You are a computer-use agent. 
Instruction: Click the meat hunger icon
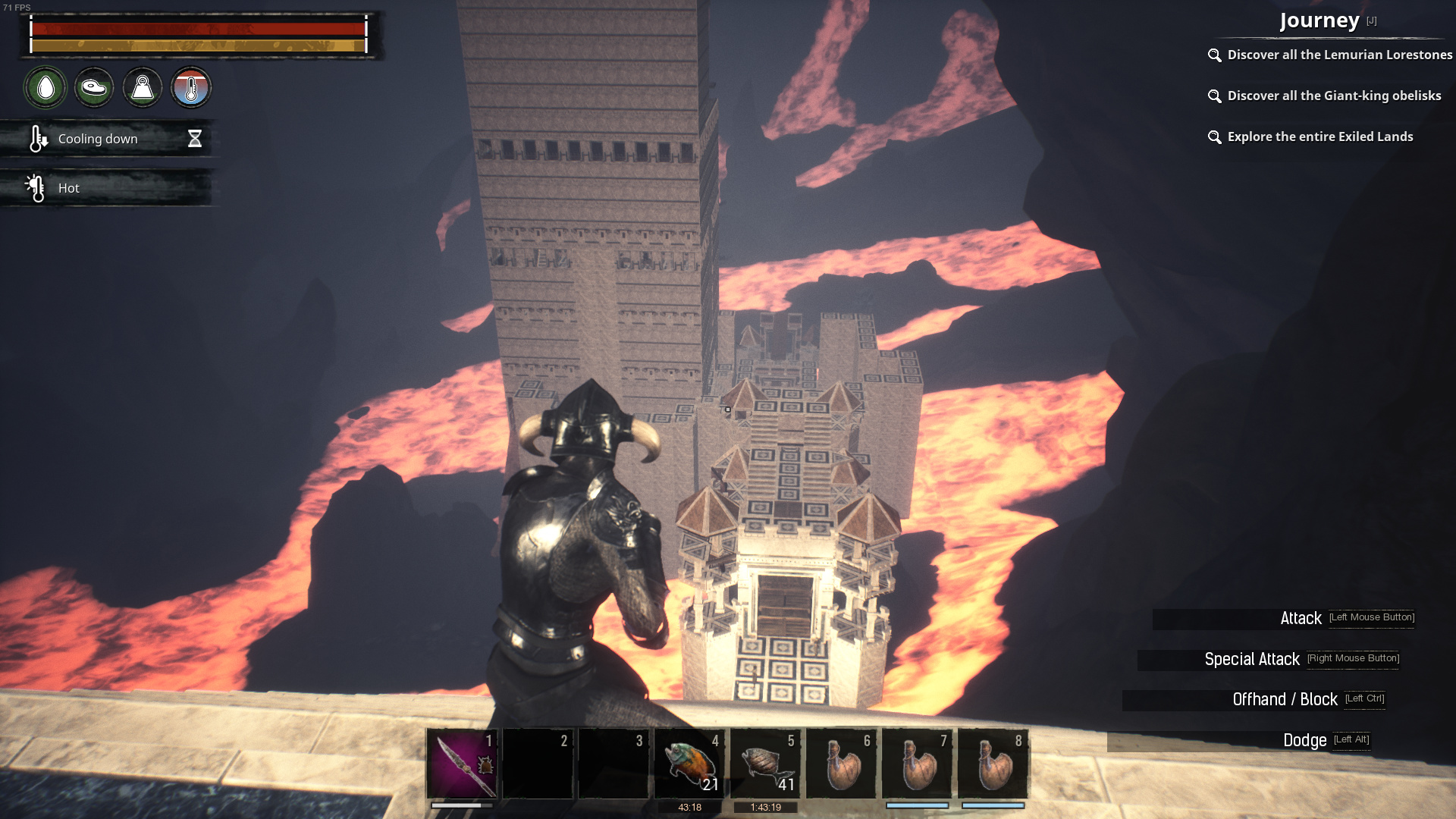(94, 88)
